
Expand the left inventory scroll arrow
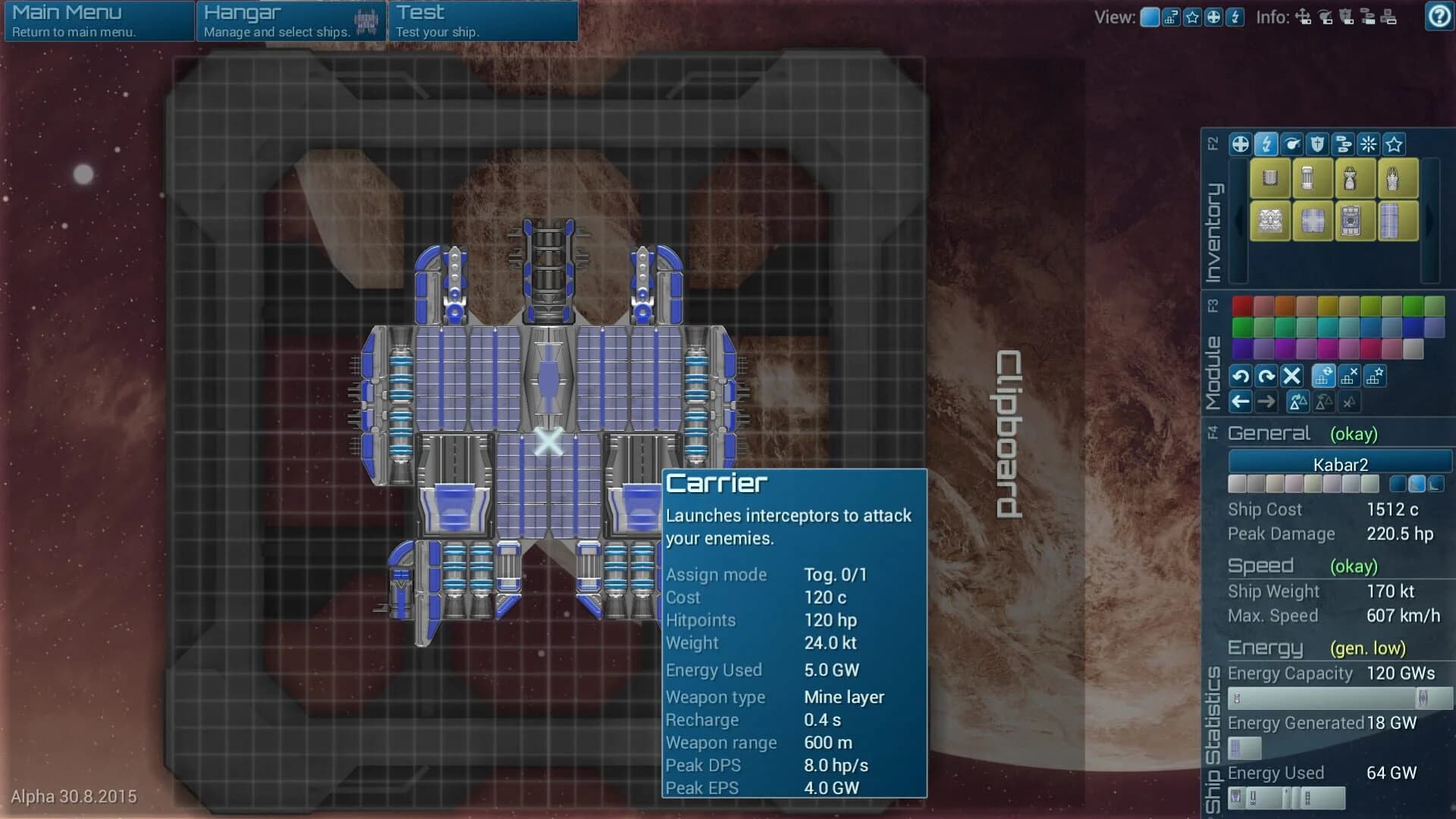[x=1237, y=219]
